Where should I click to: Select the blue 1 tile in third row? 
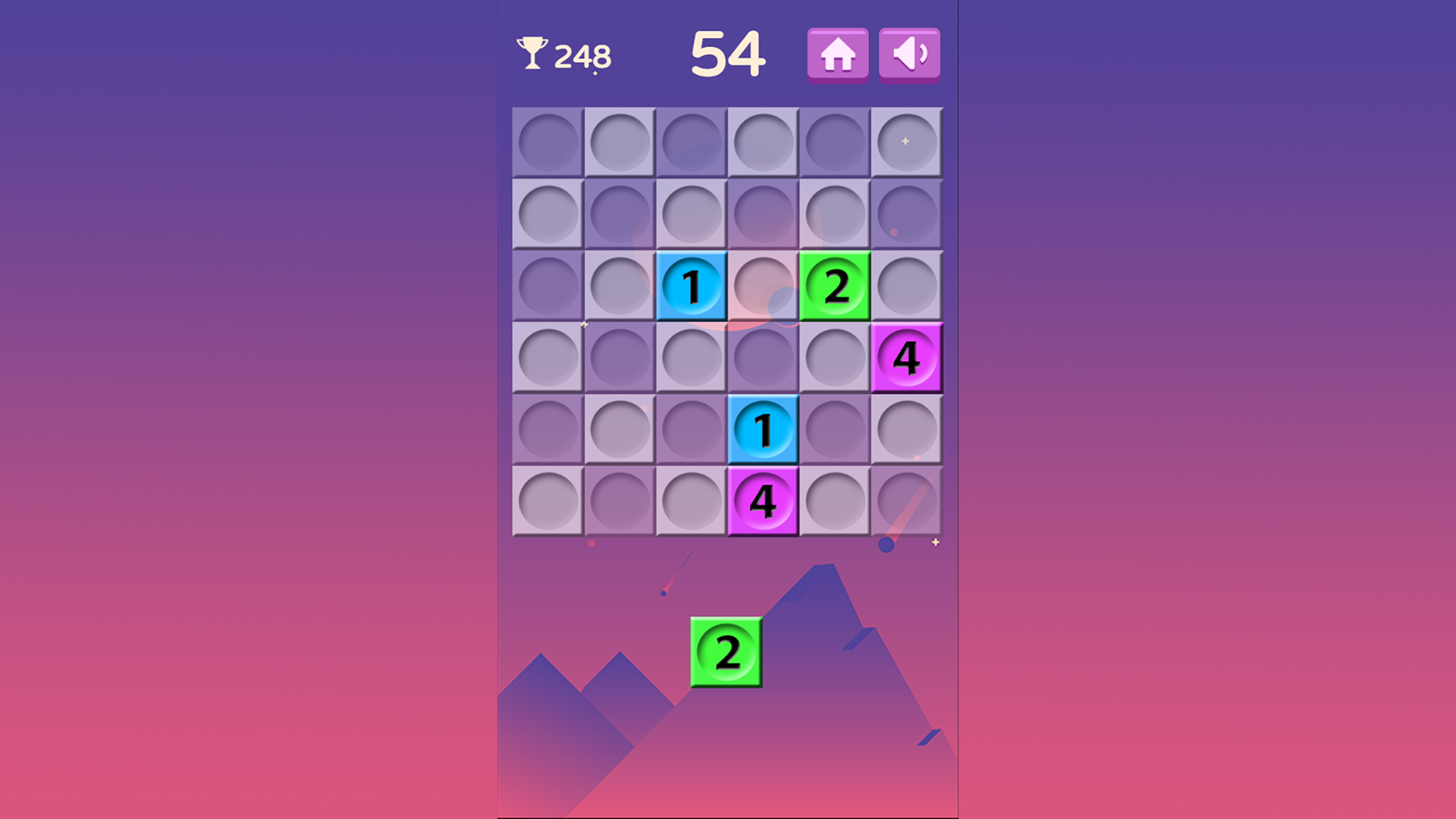692,287
